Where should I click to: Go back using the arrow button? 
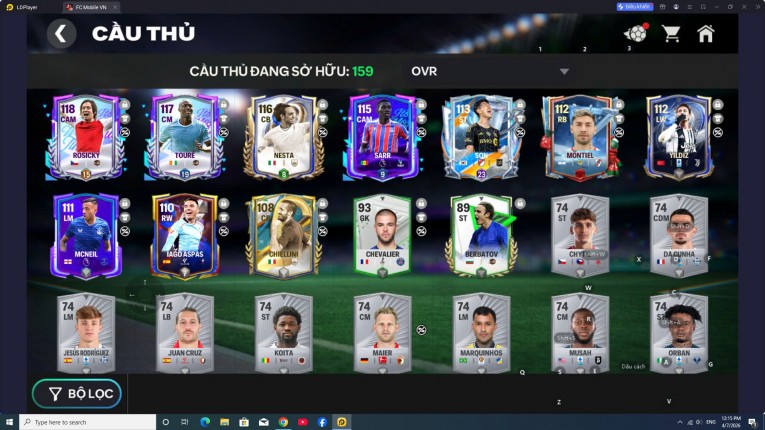click(x=61, y=34)
